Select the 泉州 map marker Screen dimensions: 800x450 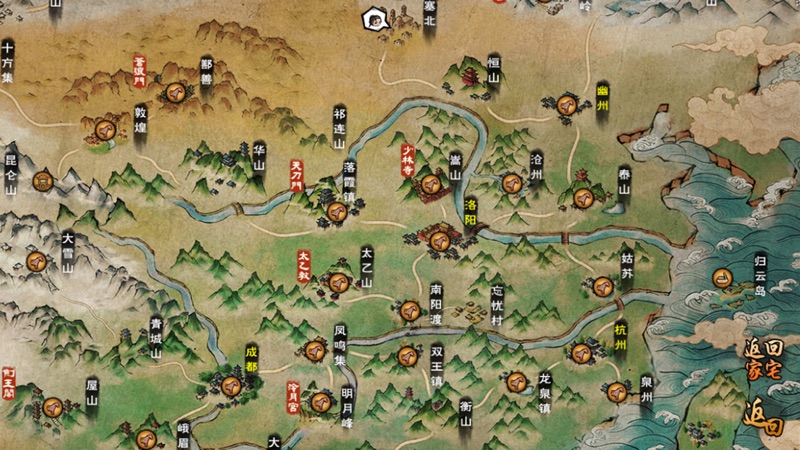(x=617, y=392)
